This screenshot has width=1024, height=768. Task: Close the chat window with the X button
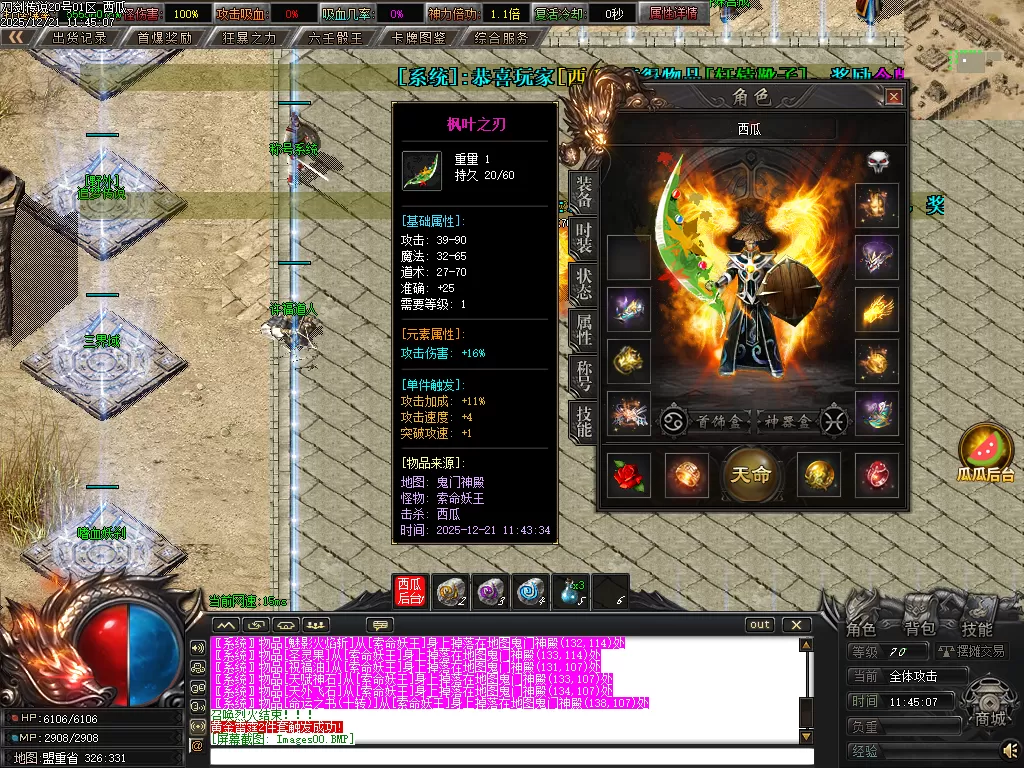pos(796,625)
